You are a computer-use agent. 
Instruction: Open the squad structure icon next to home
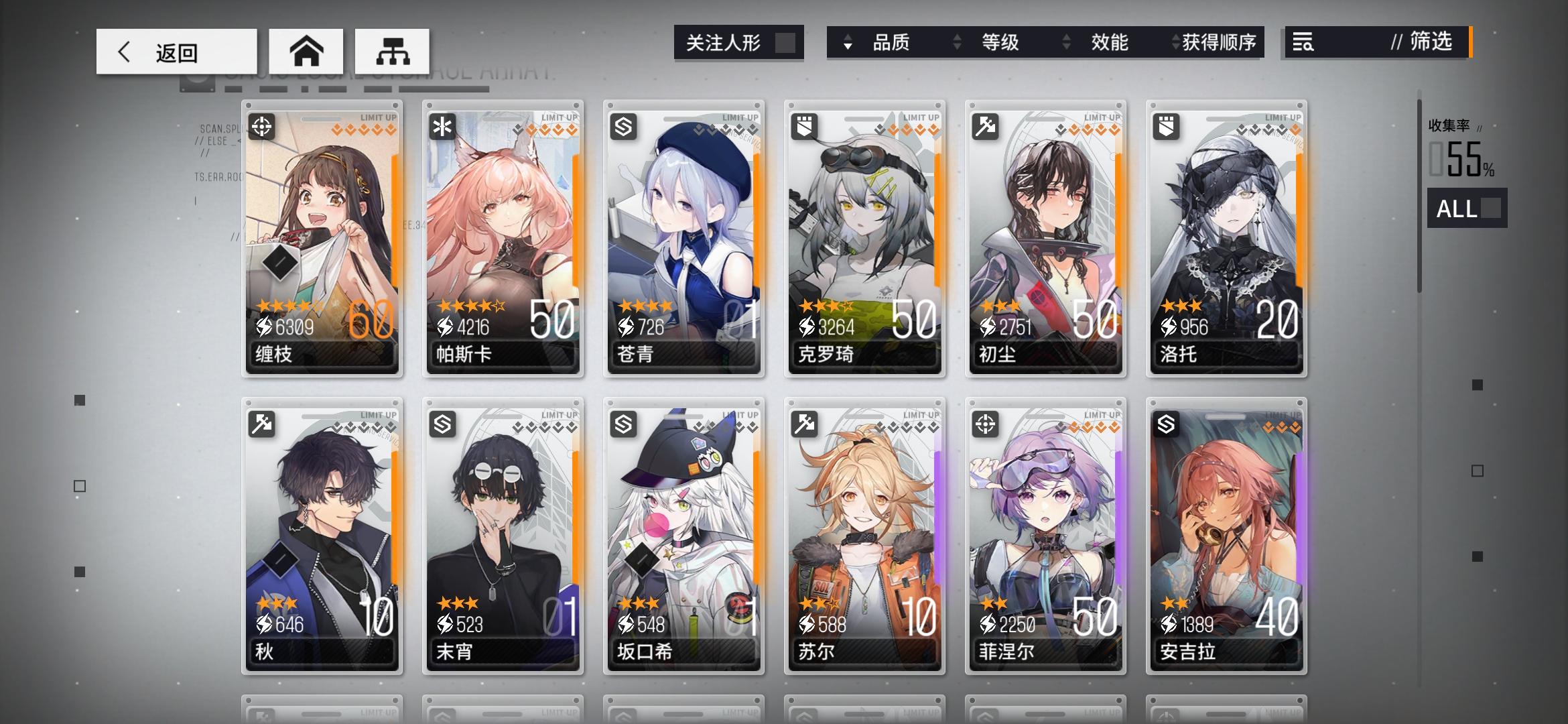(393, 50)
